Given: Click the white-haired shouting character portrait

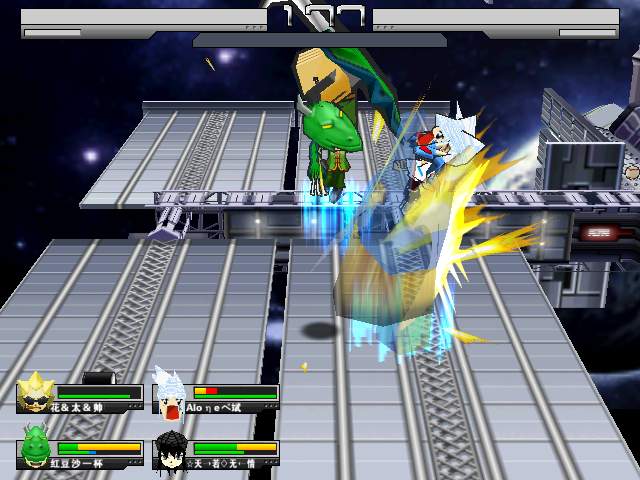Looking at the screenshot, I should coord(170,394).
